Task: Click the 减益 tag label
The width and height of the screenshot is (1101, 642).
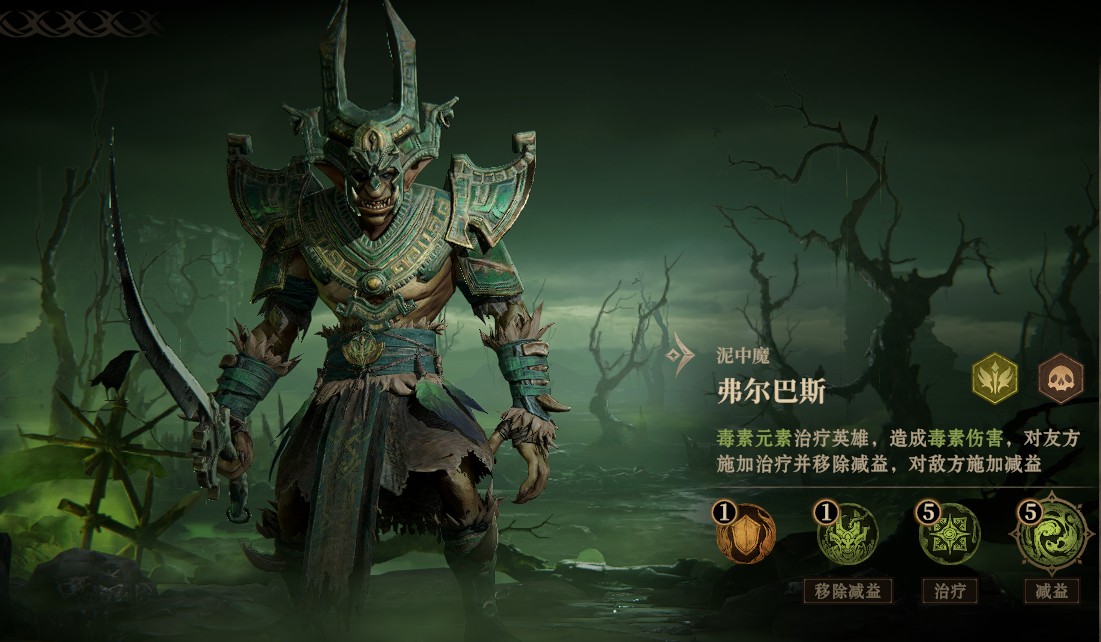Action: 1051,591
